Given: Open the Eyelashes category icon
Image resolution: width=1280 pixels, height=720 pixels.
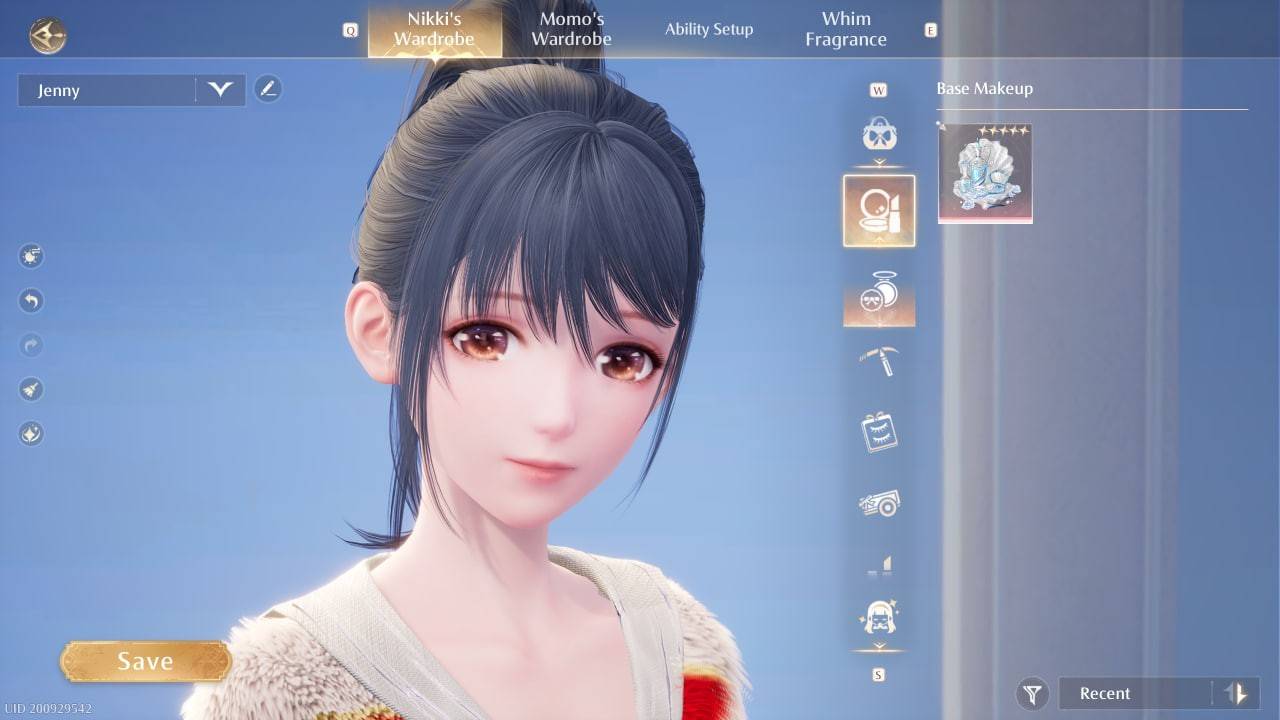Looking at the screenshot, I should (x=879, y=430).
